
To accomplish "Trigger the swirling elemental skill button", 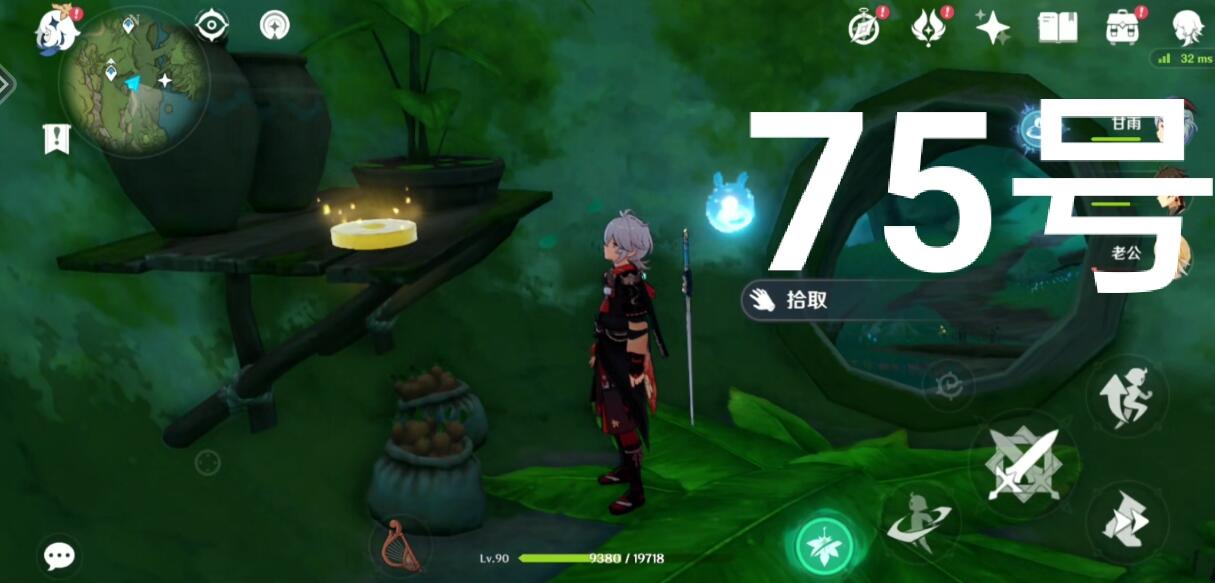I will 918,520.
